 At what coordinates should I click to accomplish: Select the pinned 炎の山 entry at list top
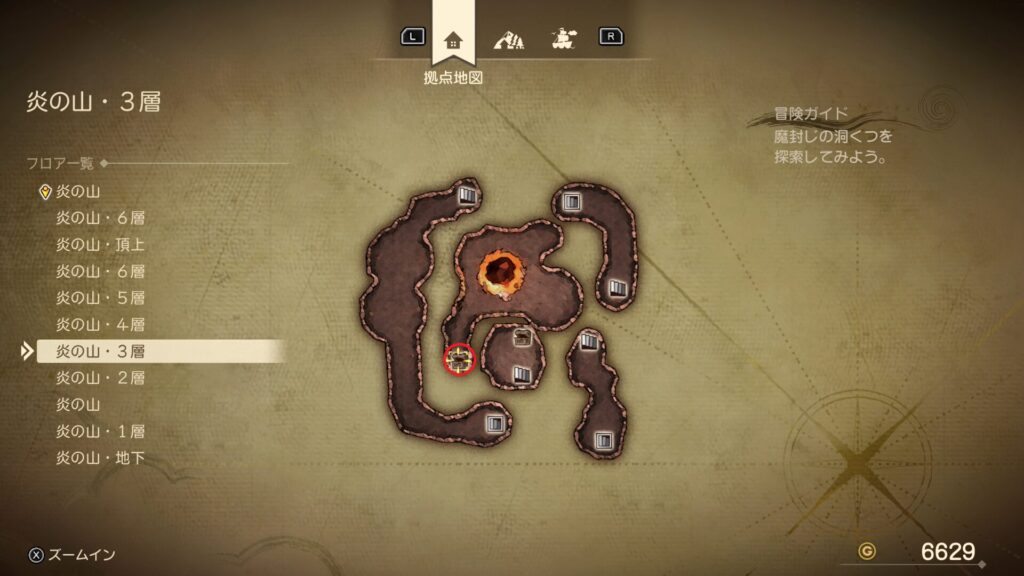pos(78,191)
